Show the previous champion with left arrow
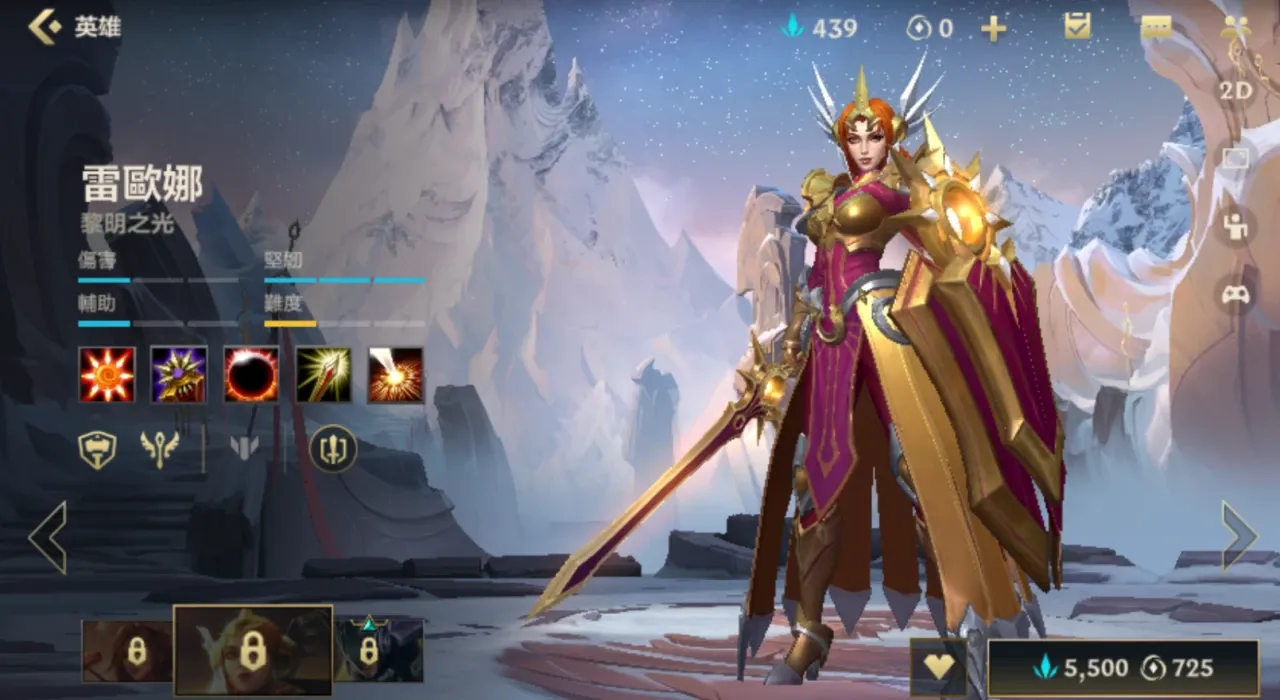Viewport: 1280px width, 700px height. [47, 537]
